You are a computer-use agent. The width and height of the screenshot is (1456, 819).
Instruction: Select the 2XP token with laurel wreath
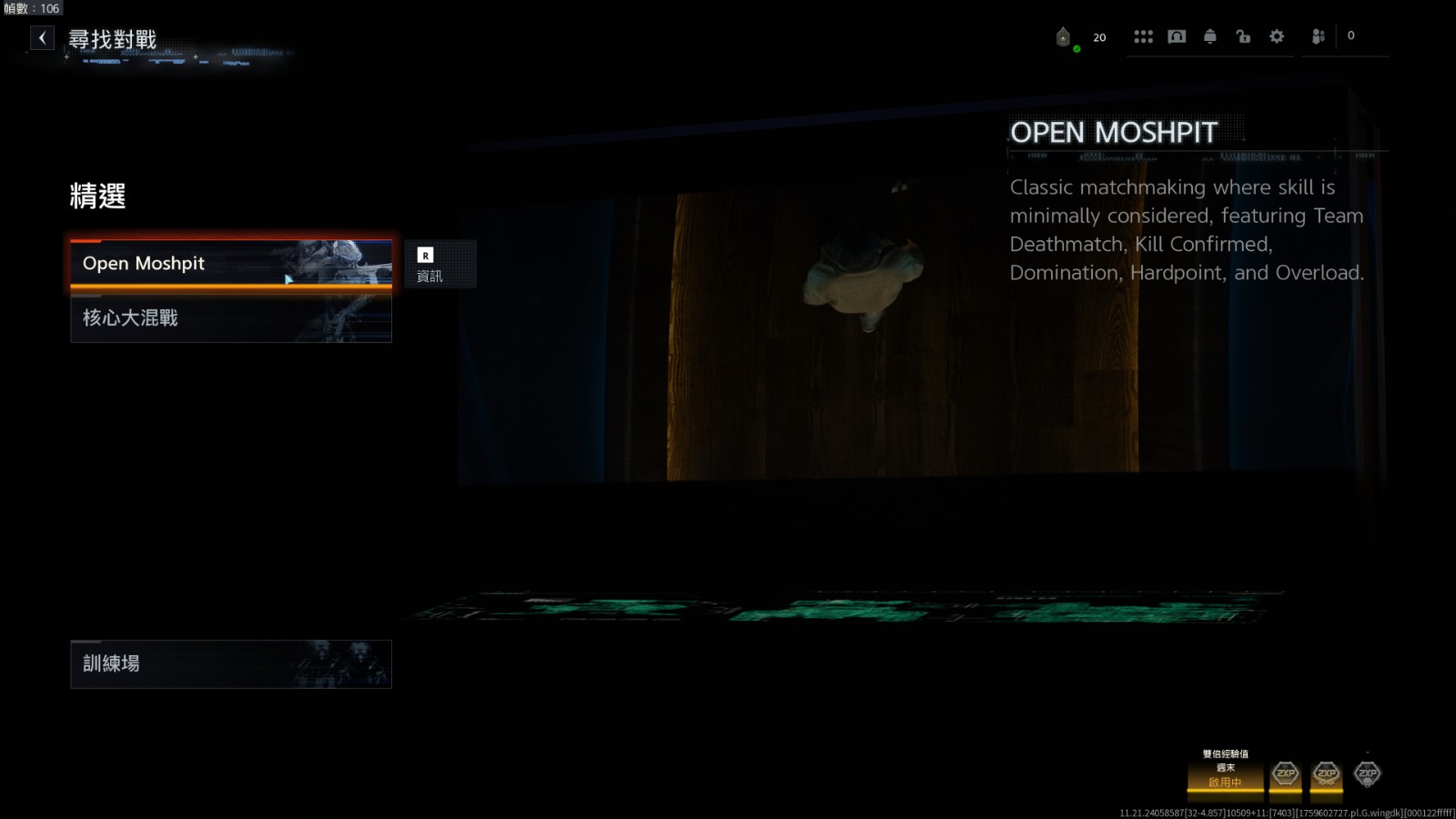[x=1326, y=774]
